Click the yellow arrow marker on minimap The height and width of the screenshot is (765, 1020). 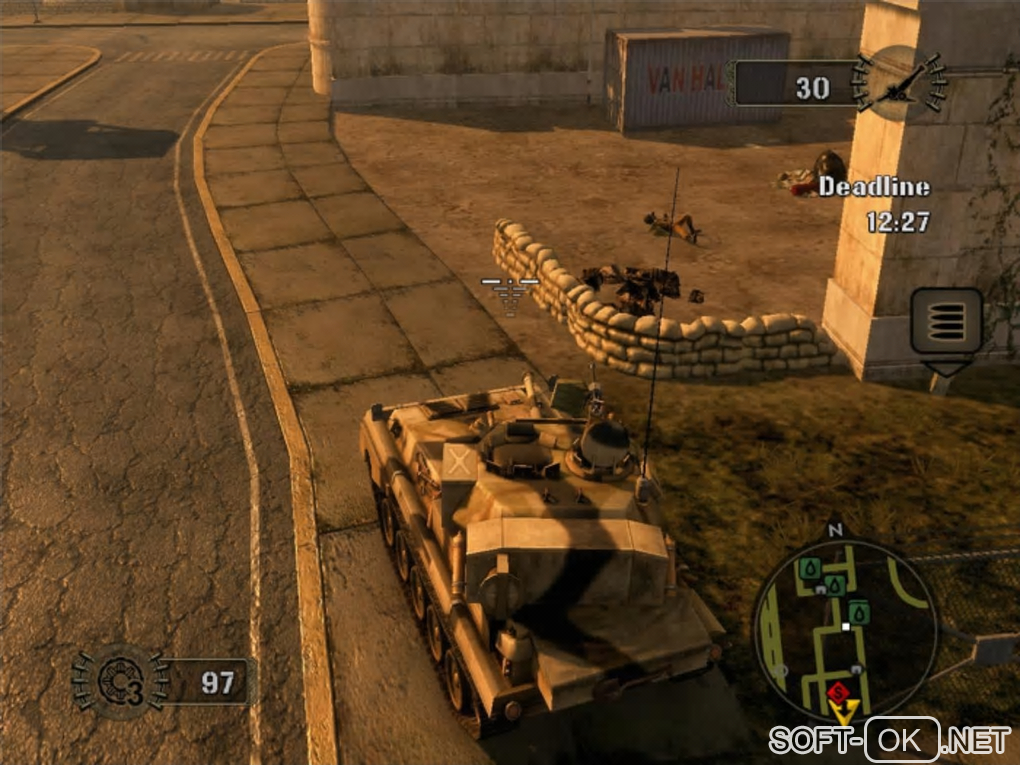click(x=845, y=712)
